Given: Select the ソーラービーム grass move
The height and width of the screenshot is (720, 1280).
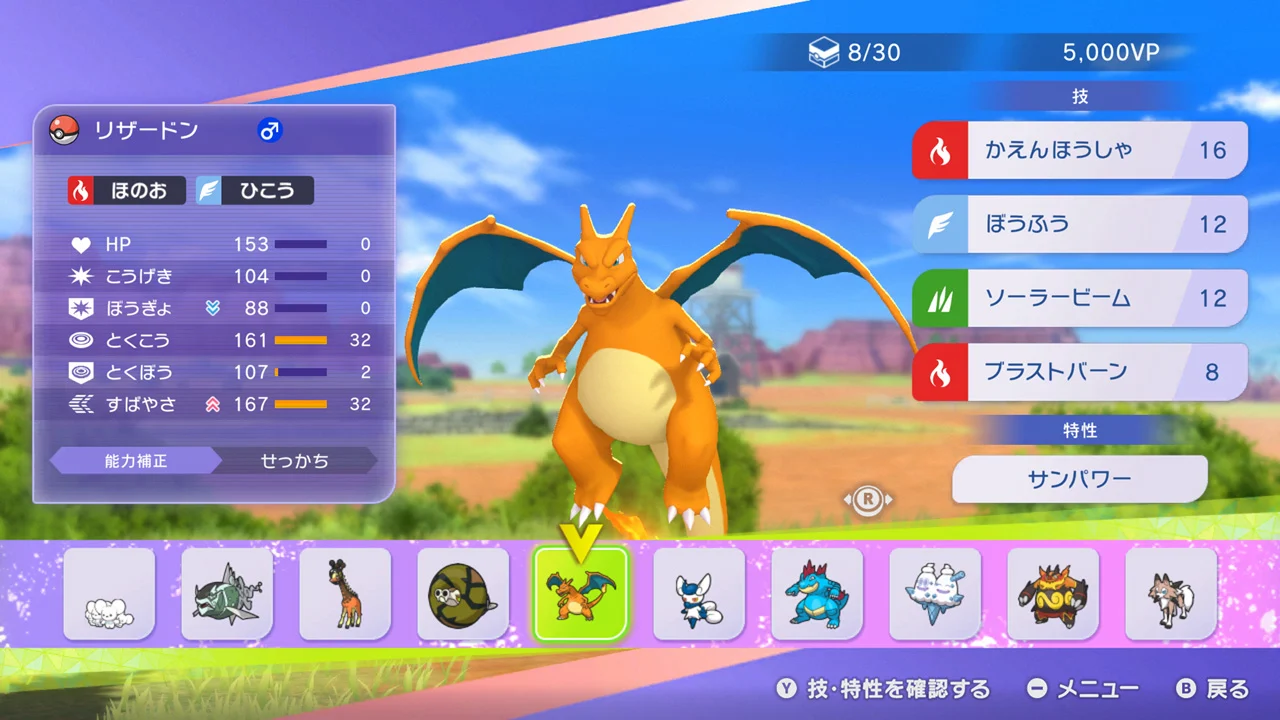Looking at the screenshot, I should pos(1079,298).
